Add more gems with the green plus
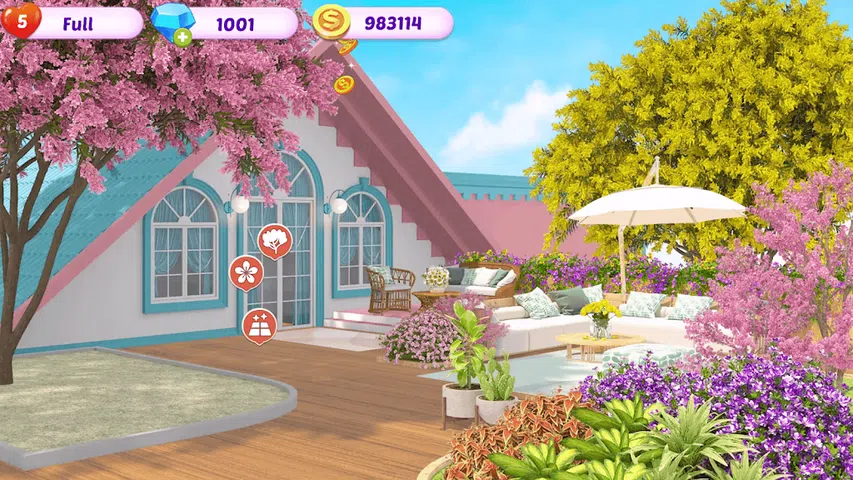Viewport: 853px width, 480px height. (183, 35)
